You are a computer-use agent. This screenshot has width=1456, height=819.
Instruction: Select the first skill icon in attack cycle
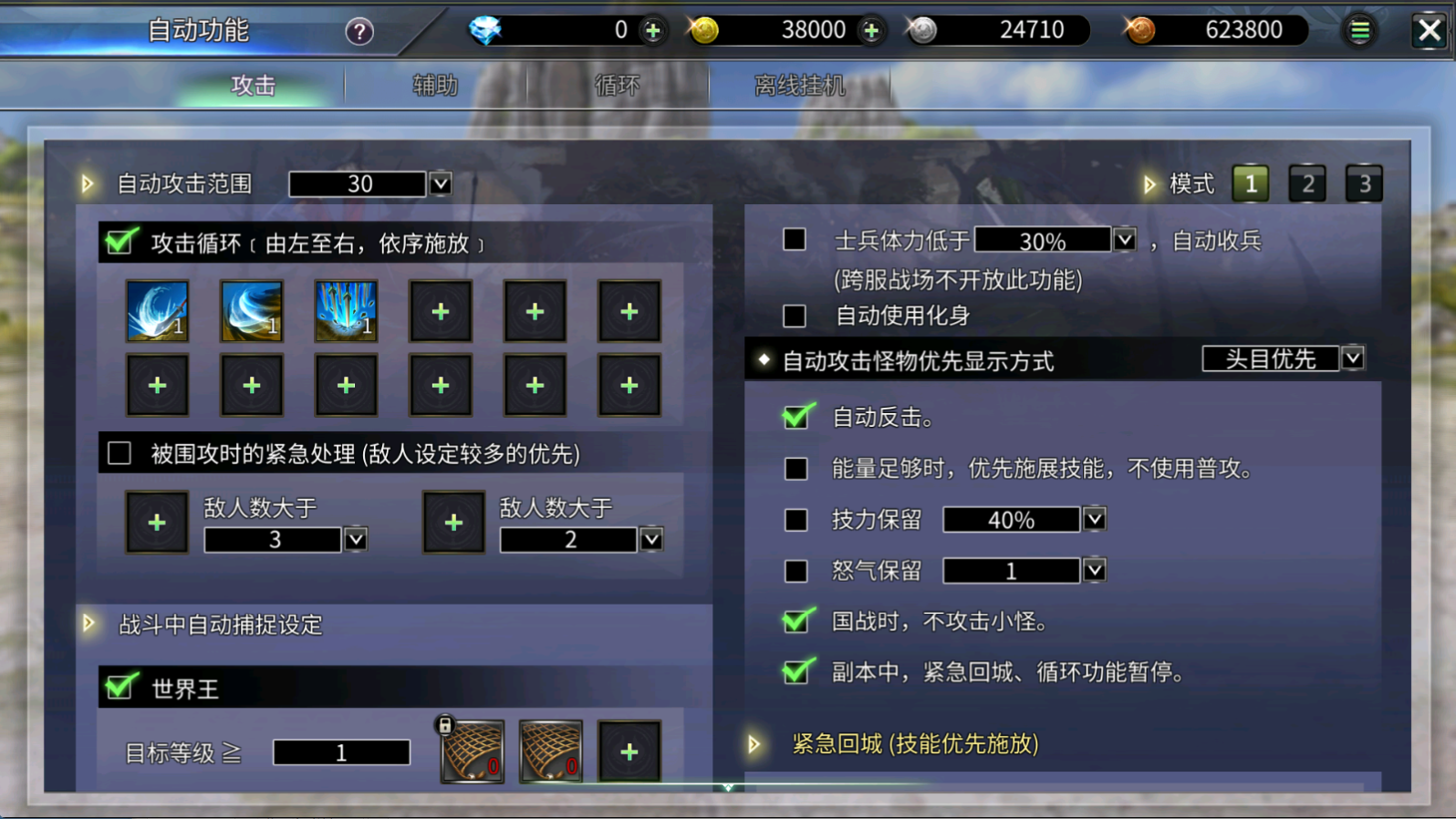157,311
